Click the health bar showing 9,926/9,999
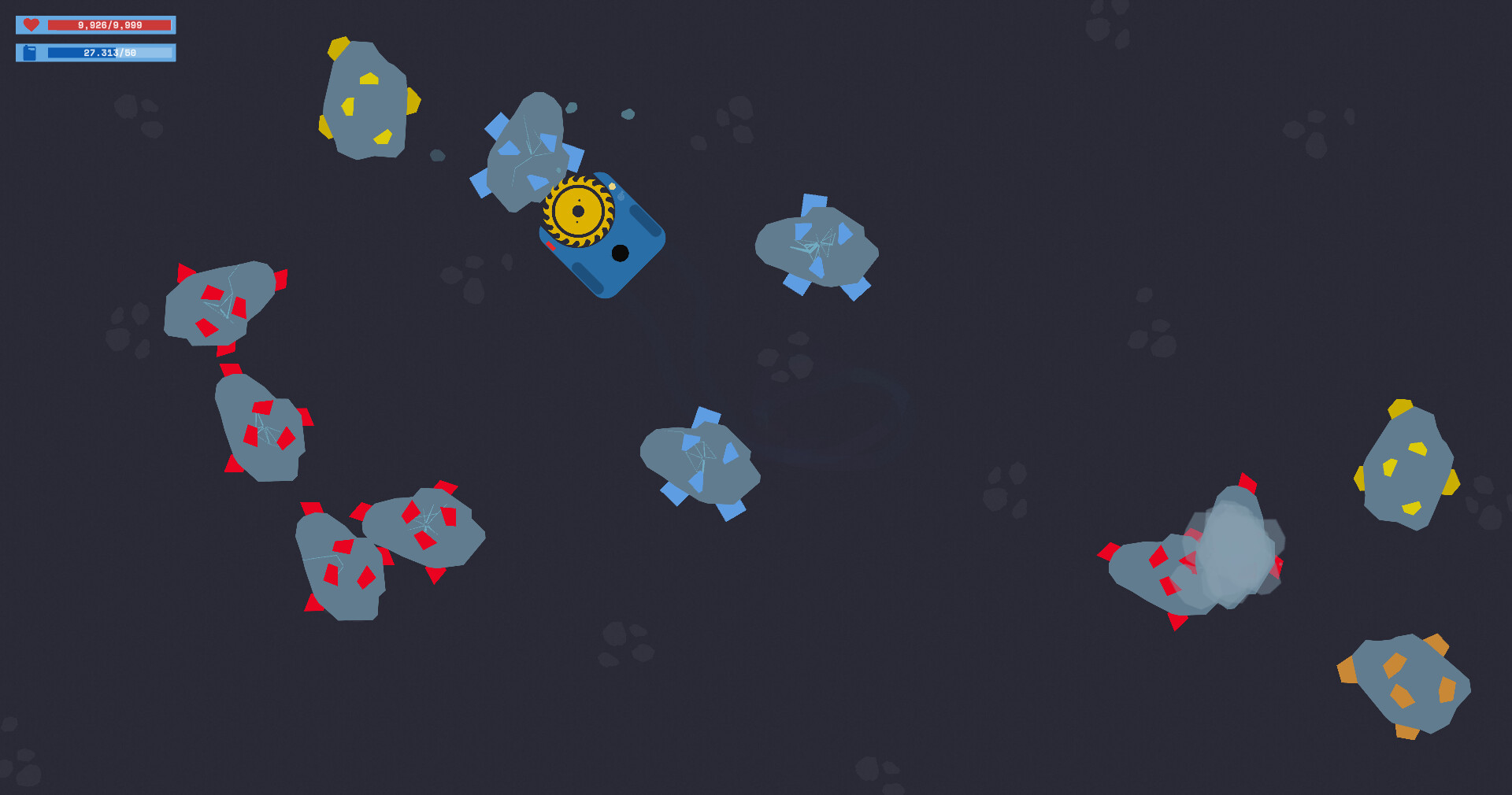The width and height of the screenshot is (1512, 795). pos(110,24)
